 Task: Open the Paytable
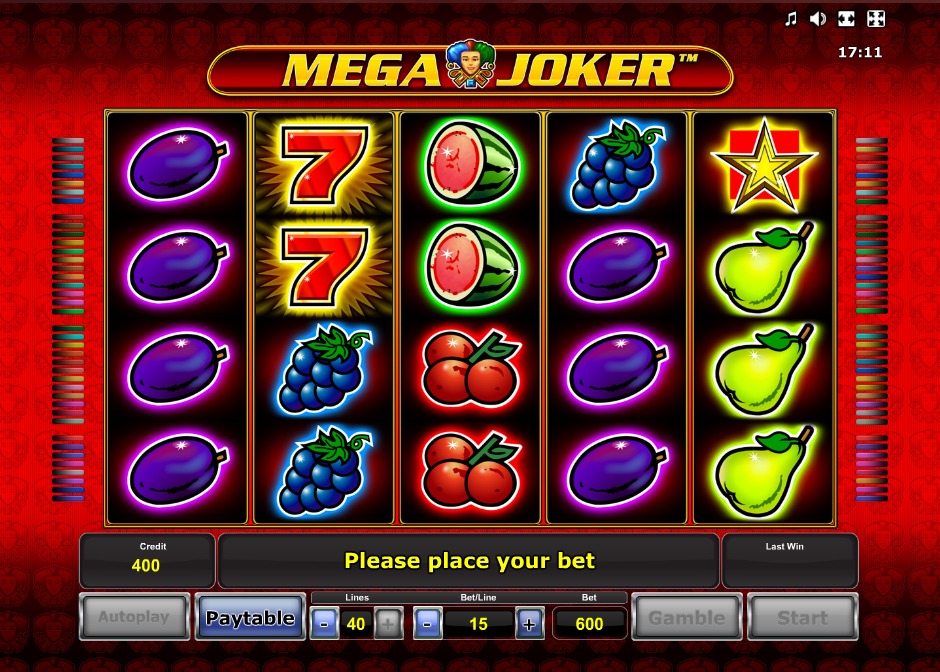250,618
